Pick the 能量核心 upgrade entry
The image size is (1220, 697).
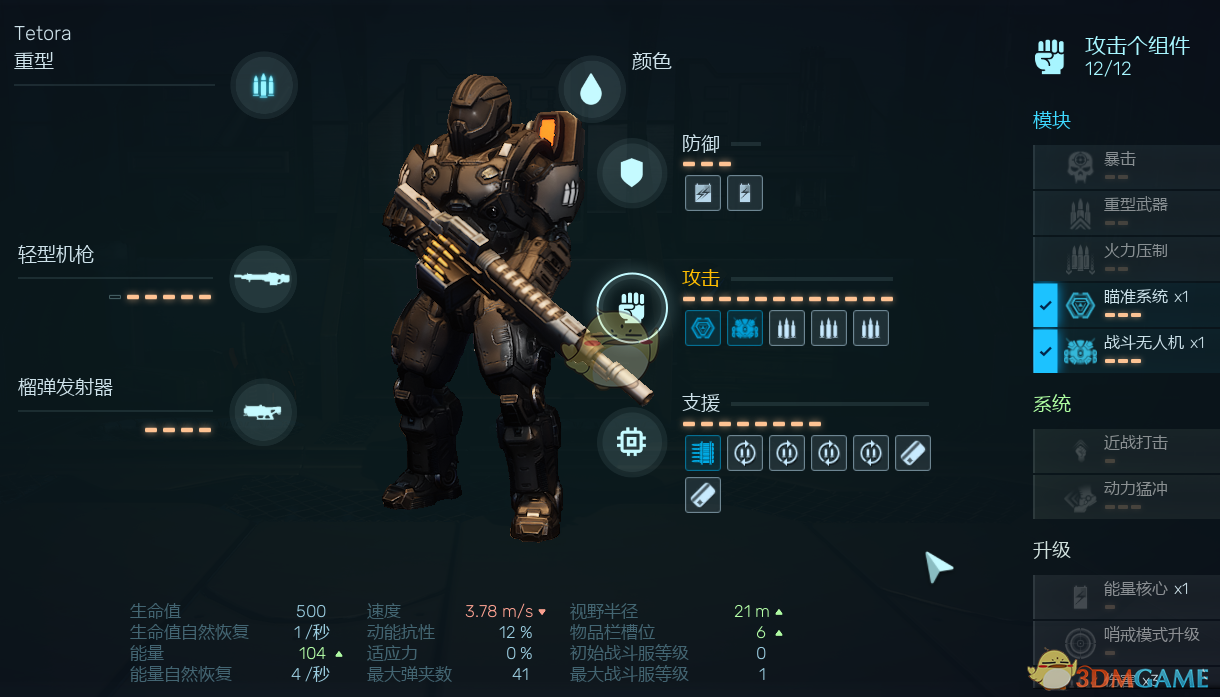coord(1125,596)
